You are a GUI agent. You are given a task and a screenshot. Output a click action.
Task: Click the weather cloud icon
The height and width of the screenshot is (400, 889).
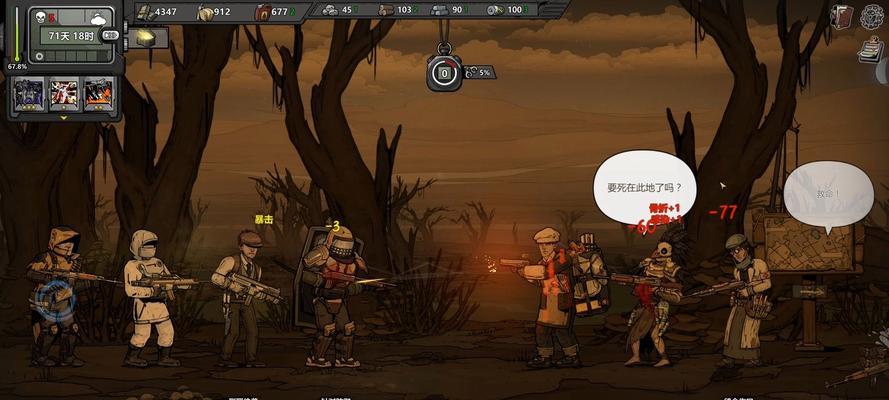[x=98, y=17]
